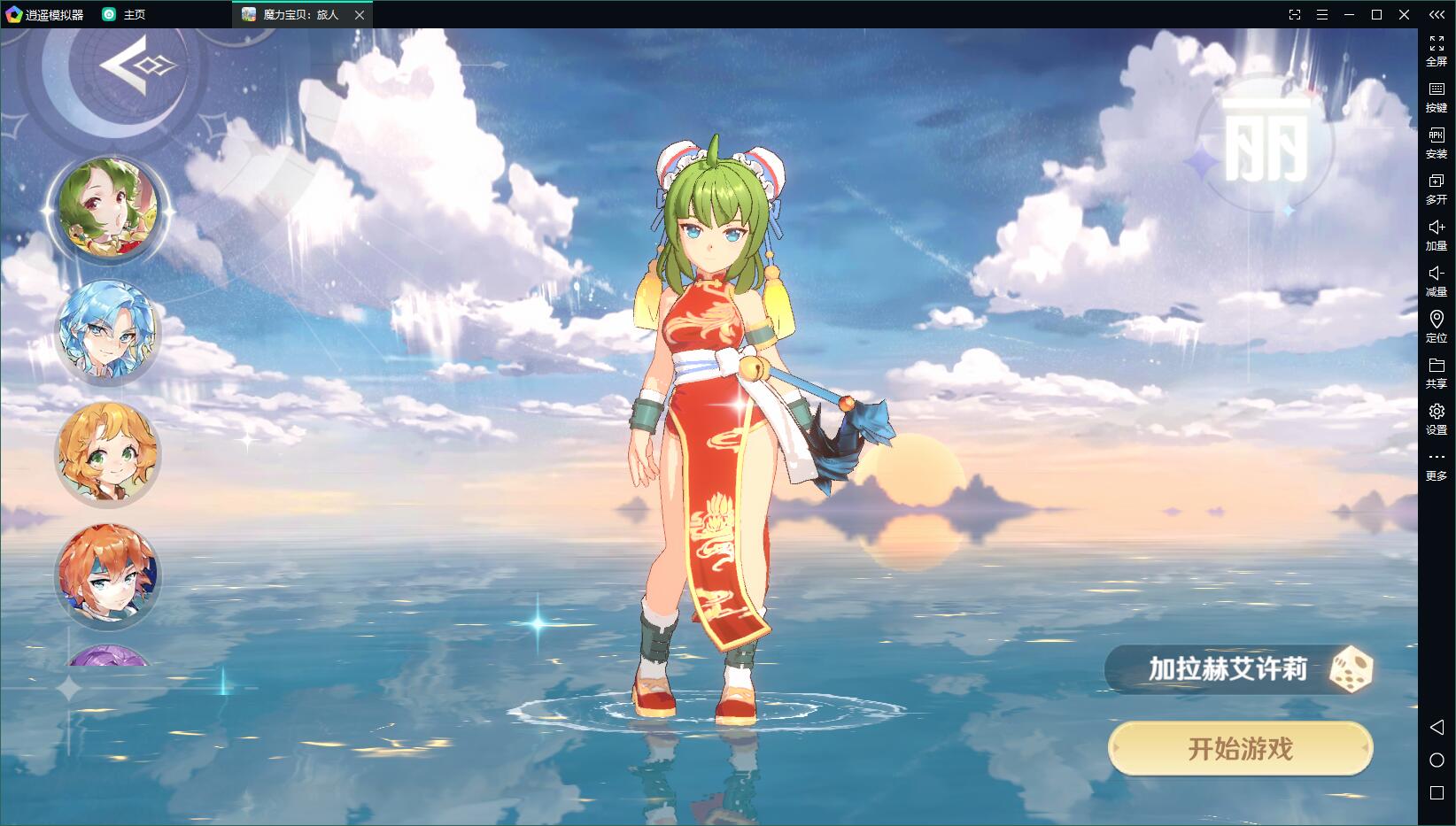Roll a random name with the dice

1351,669
